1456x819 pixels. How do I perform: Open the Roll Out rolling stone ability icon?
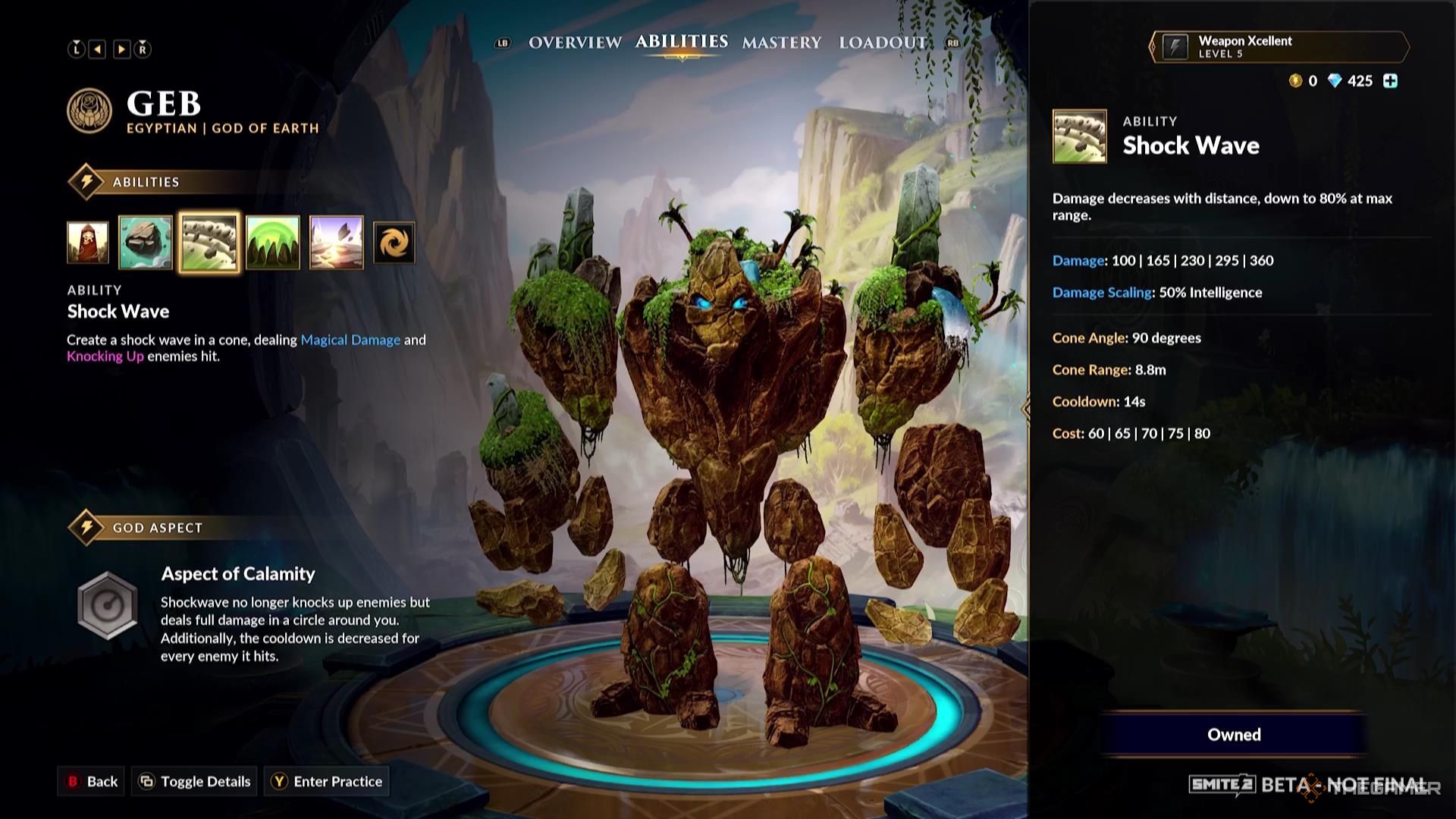[x=146, y=241]
